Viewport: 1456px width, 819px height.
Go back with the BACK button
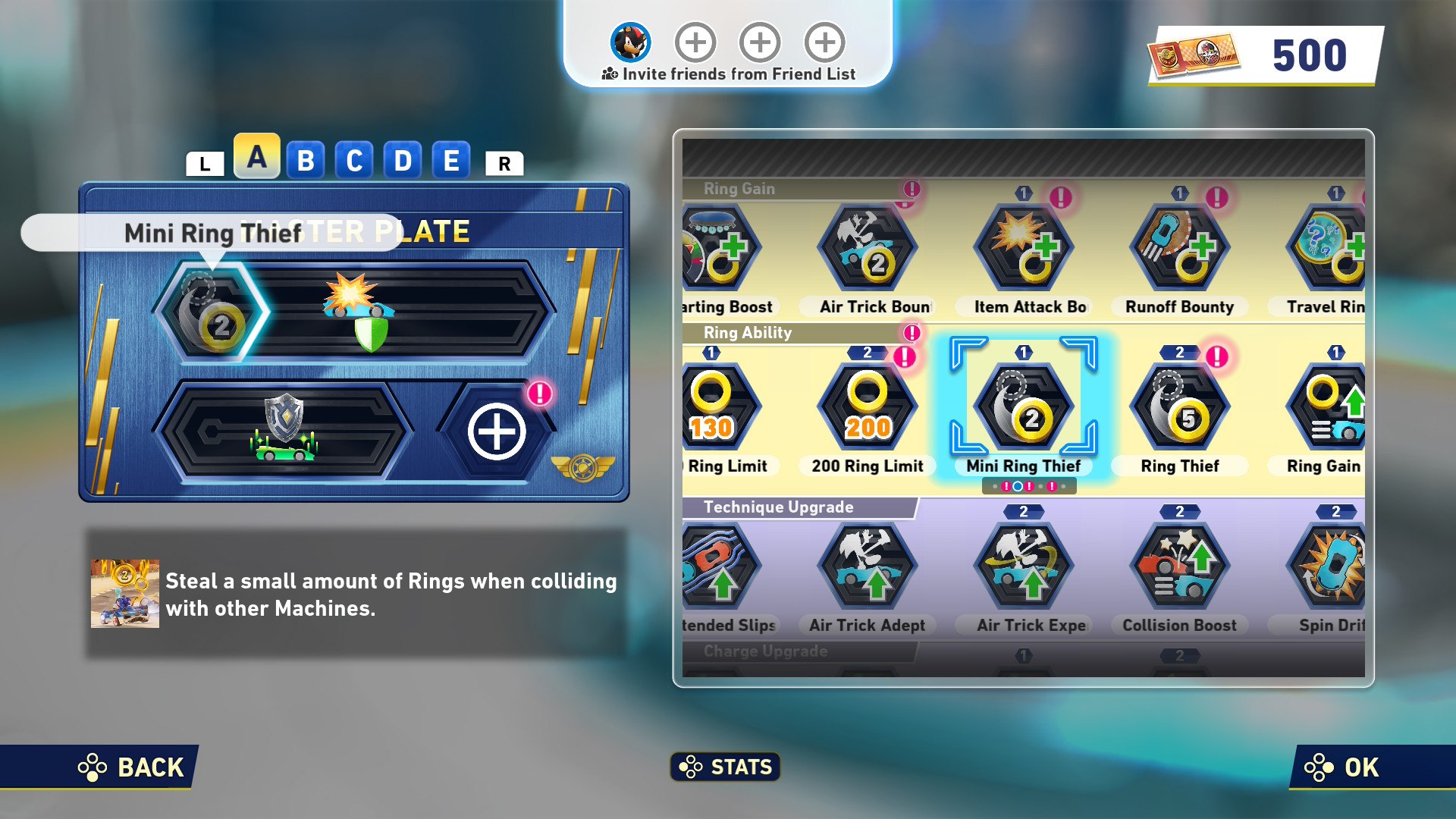(132, 767)
